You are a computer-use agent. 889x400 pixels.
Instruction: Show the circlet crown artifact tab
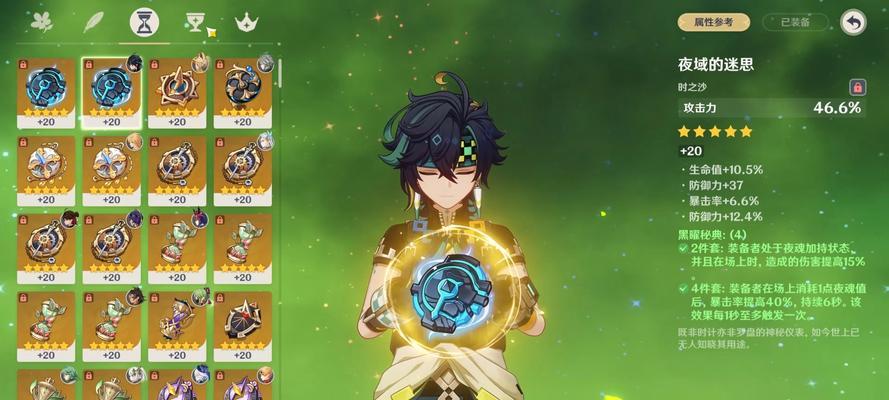point(244,22)
